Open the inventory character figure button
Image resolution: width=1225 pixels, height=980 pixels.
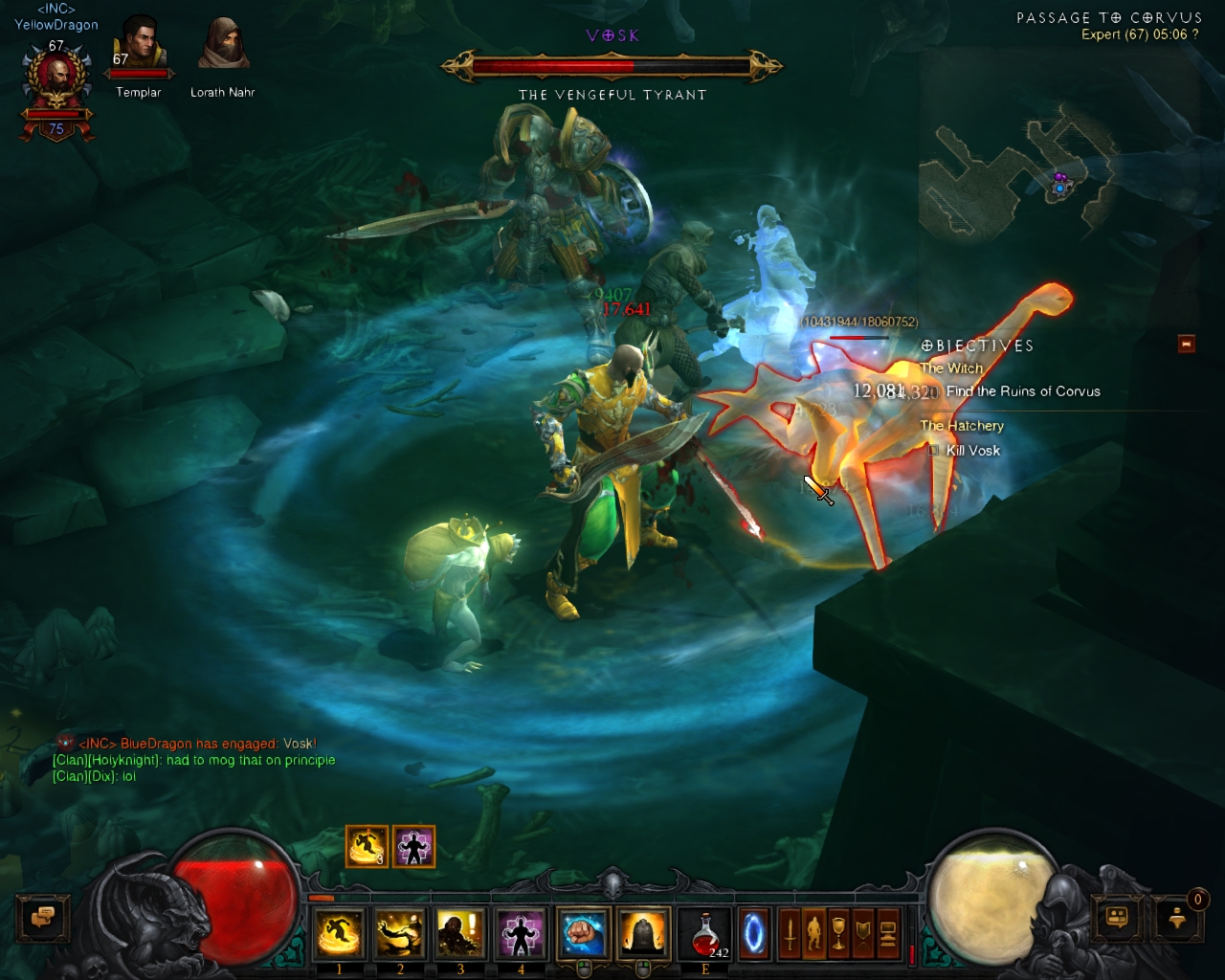814,933
